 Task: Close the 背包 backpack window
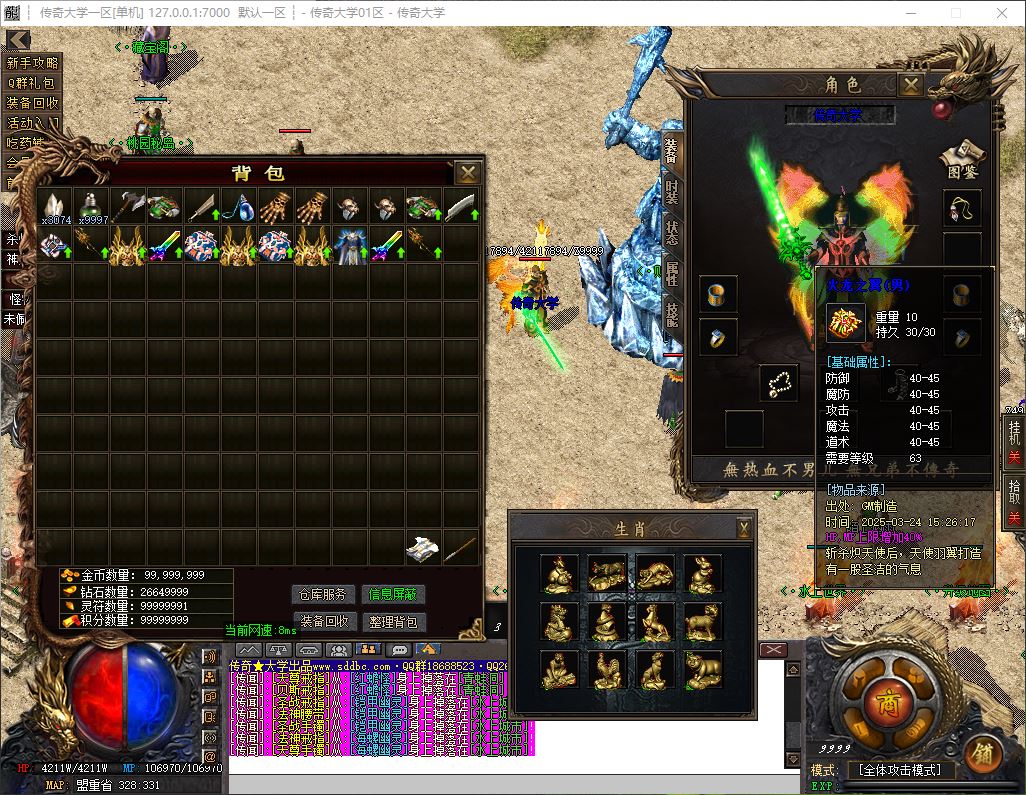tap(467, 173)
